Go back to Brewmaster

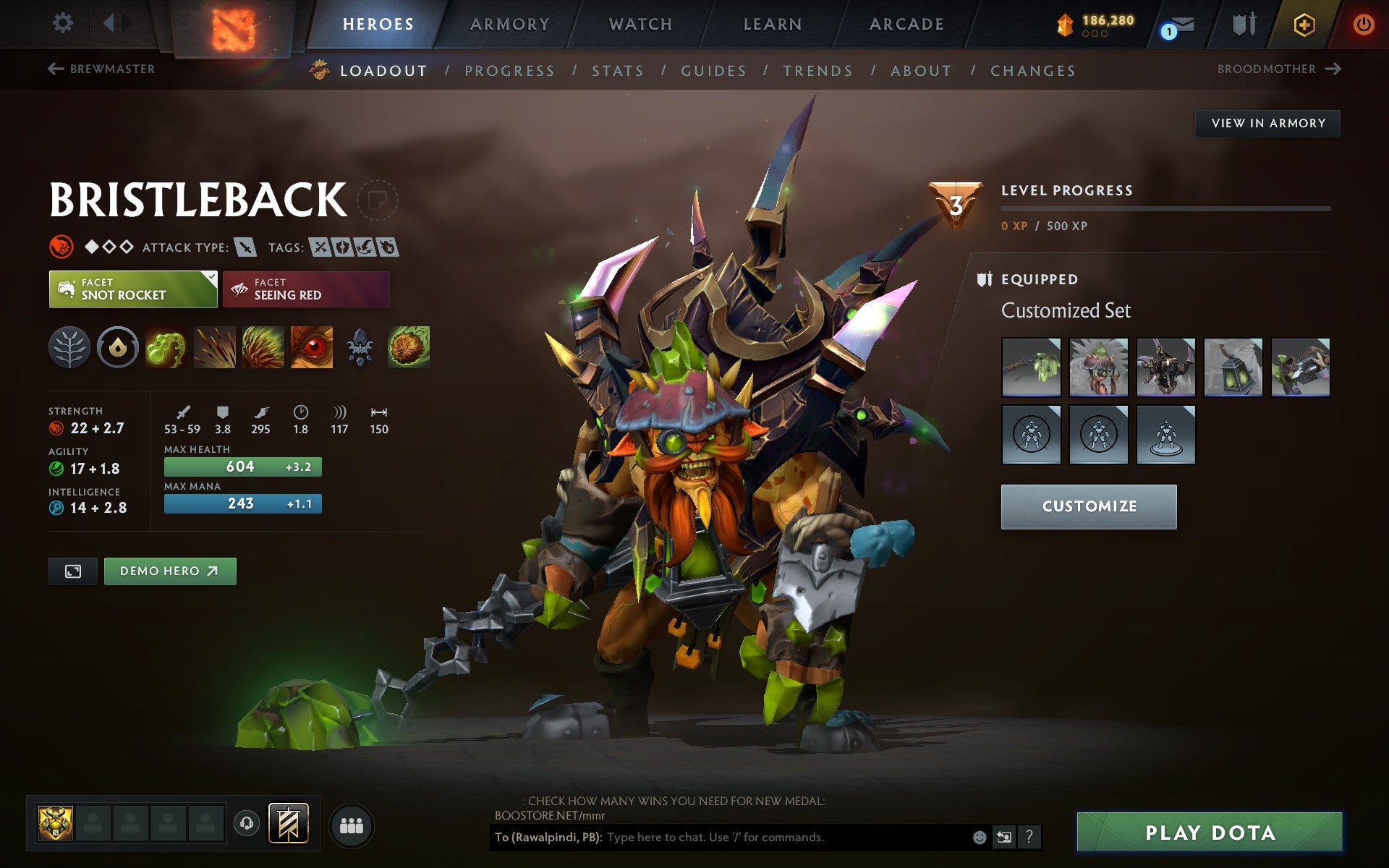point(101,69)
